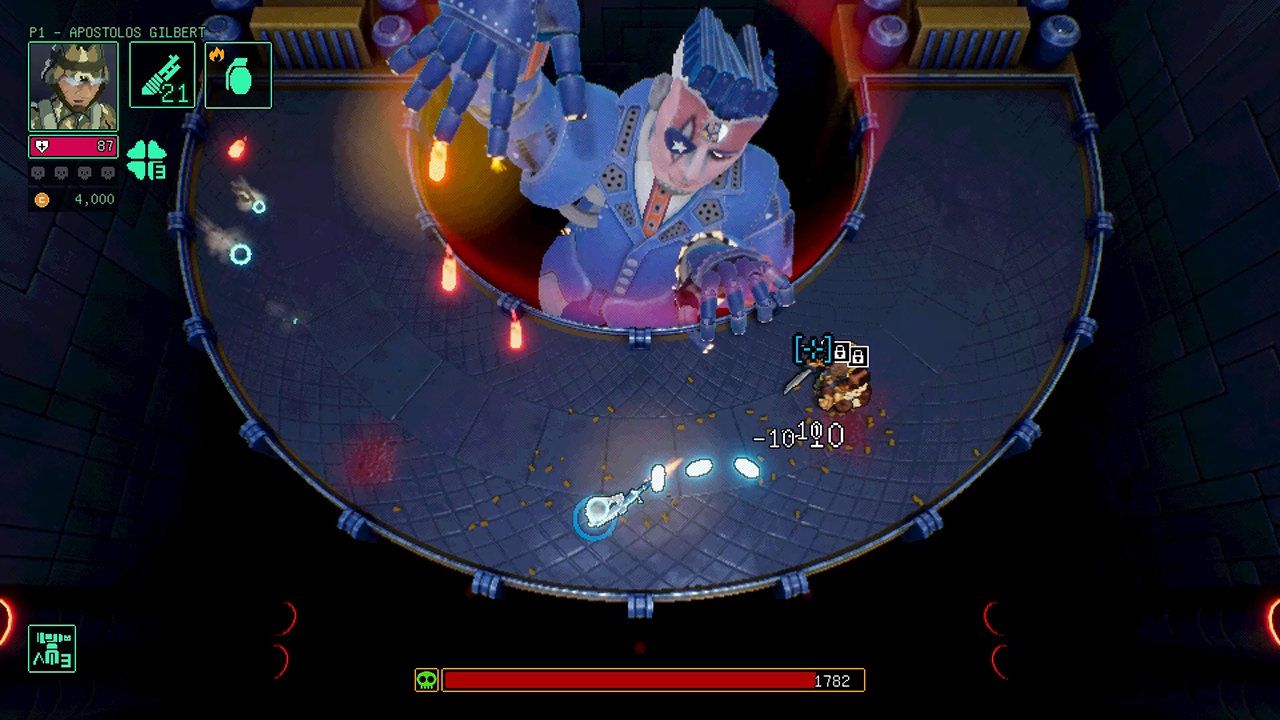This screenshot has width=1280, height=720.
Task: Click the white heart icon on the health bar
Action: (x=42, y=146)
